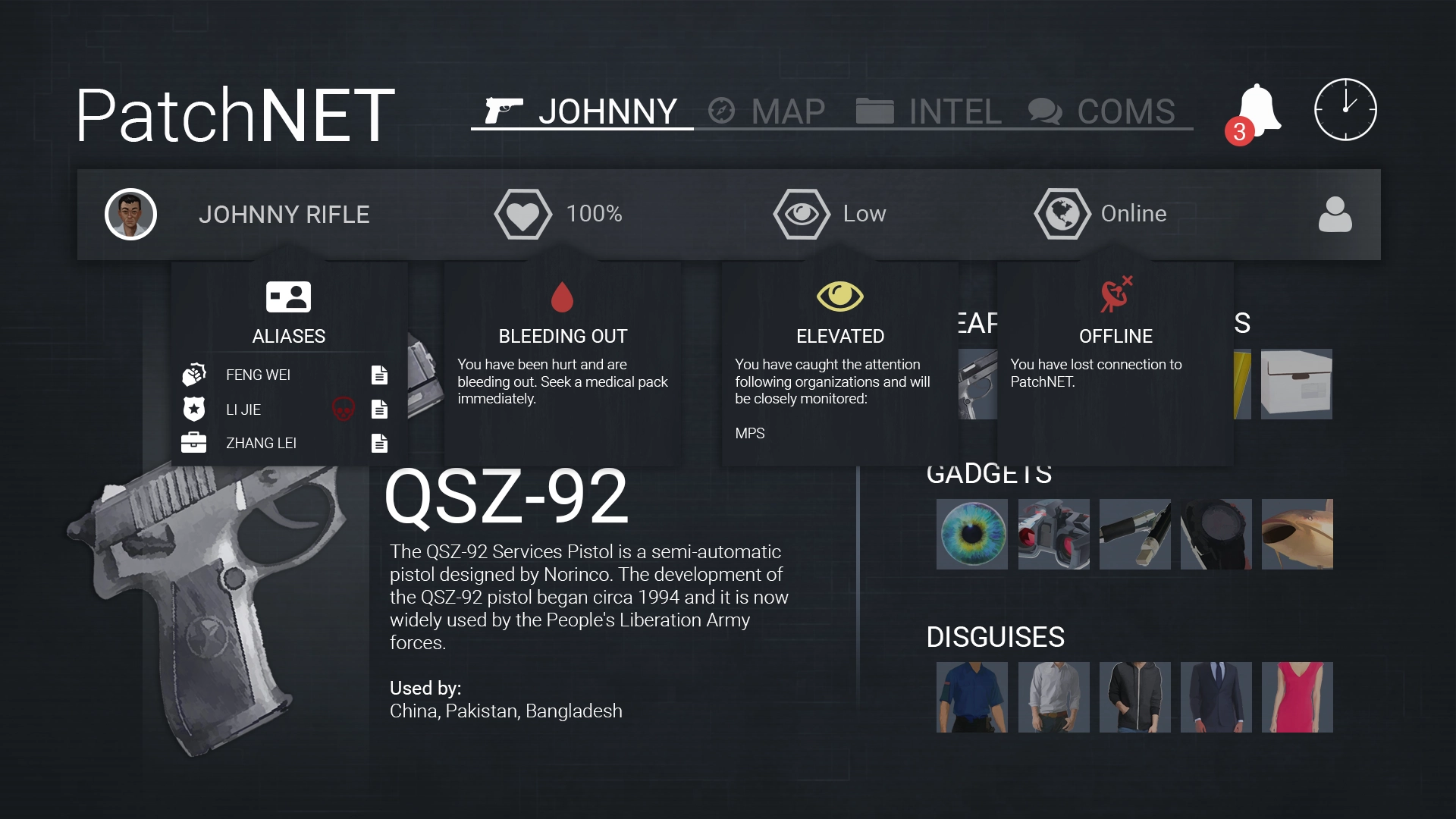The width and height of the screenshot is (1456, 819).
Task: Click Johnny Rifle's portrait avatar
Action: tap(130, 215)
